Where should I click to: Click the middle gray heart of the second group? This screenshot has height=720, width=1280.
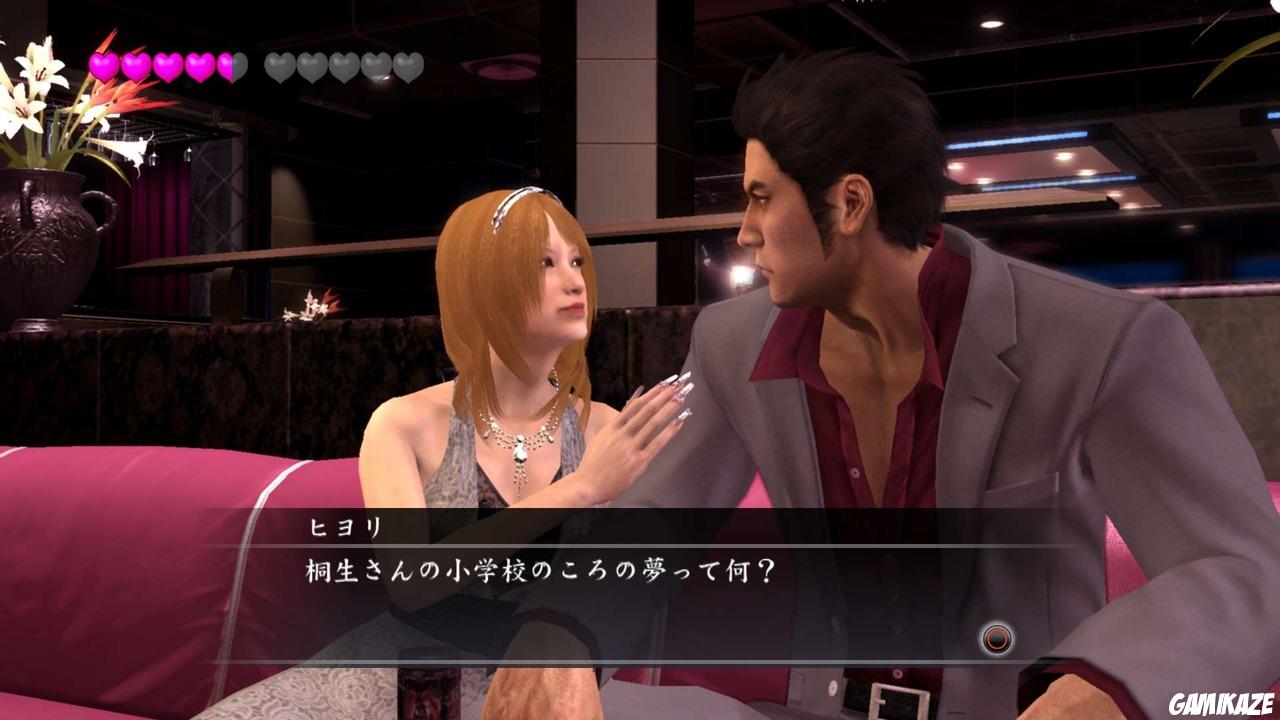[344, 65]
